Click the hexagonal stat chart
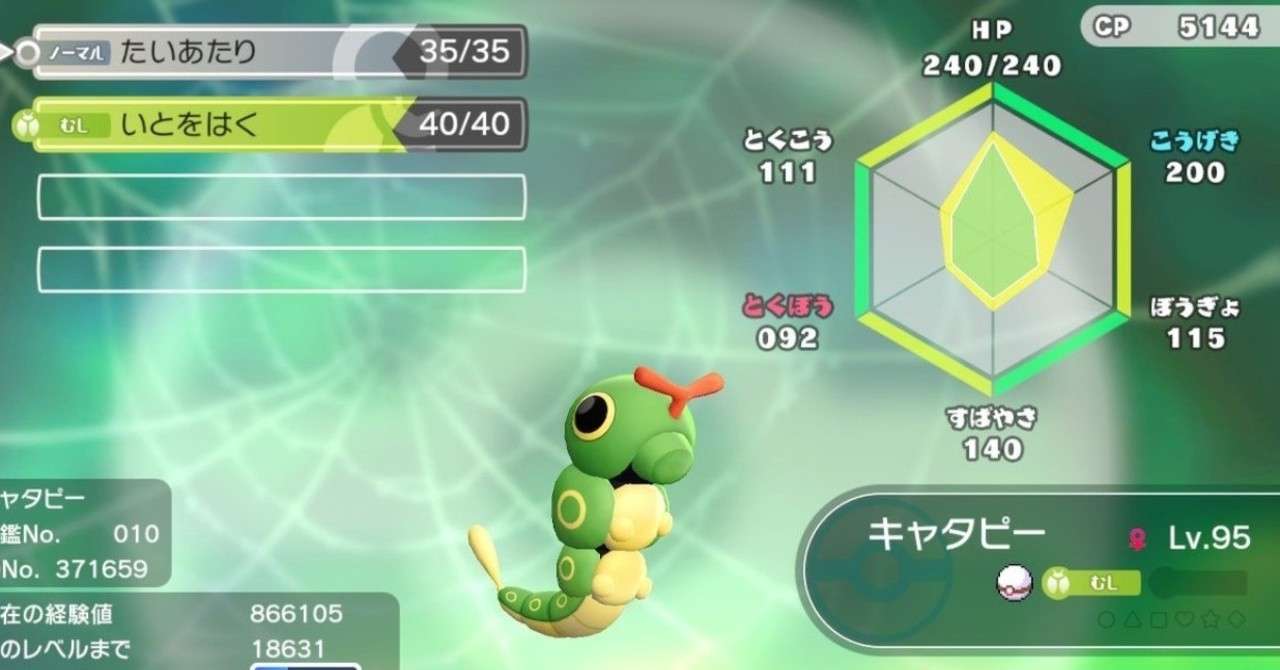The image size is (1280, 670). click(993, 238)
